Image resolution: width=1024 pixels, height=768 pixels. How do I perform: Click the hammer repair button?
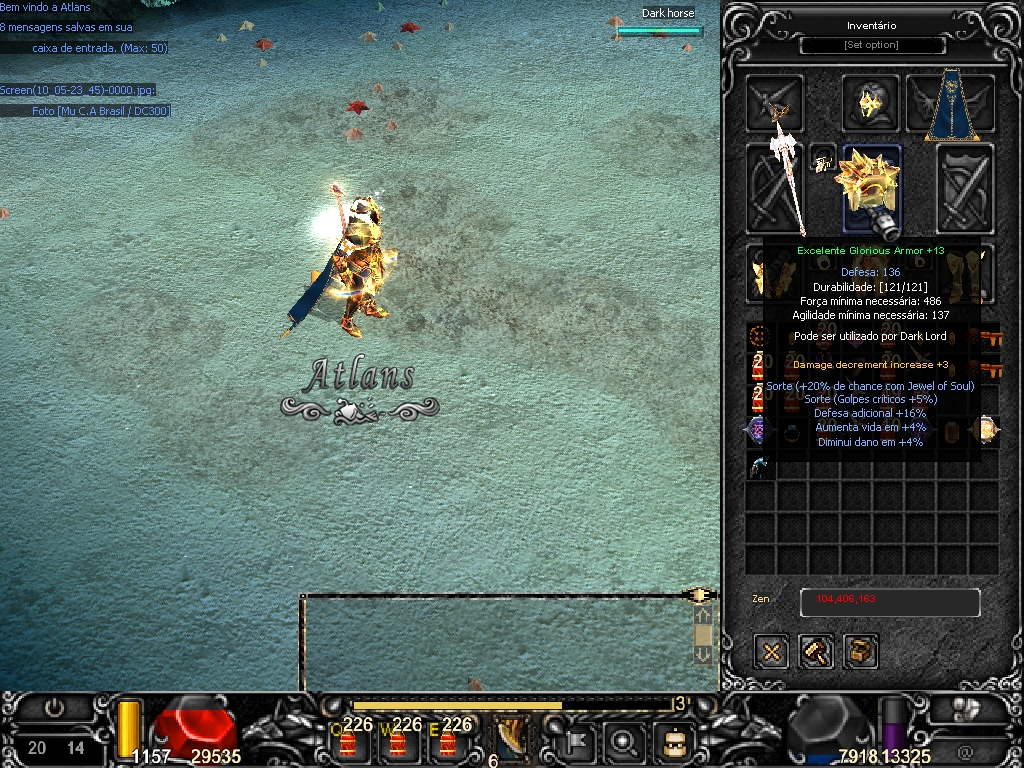817,652
